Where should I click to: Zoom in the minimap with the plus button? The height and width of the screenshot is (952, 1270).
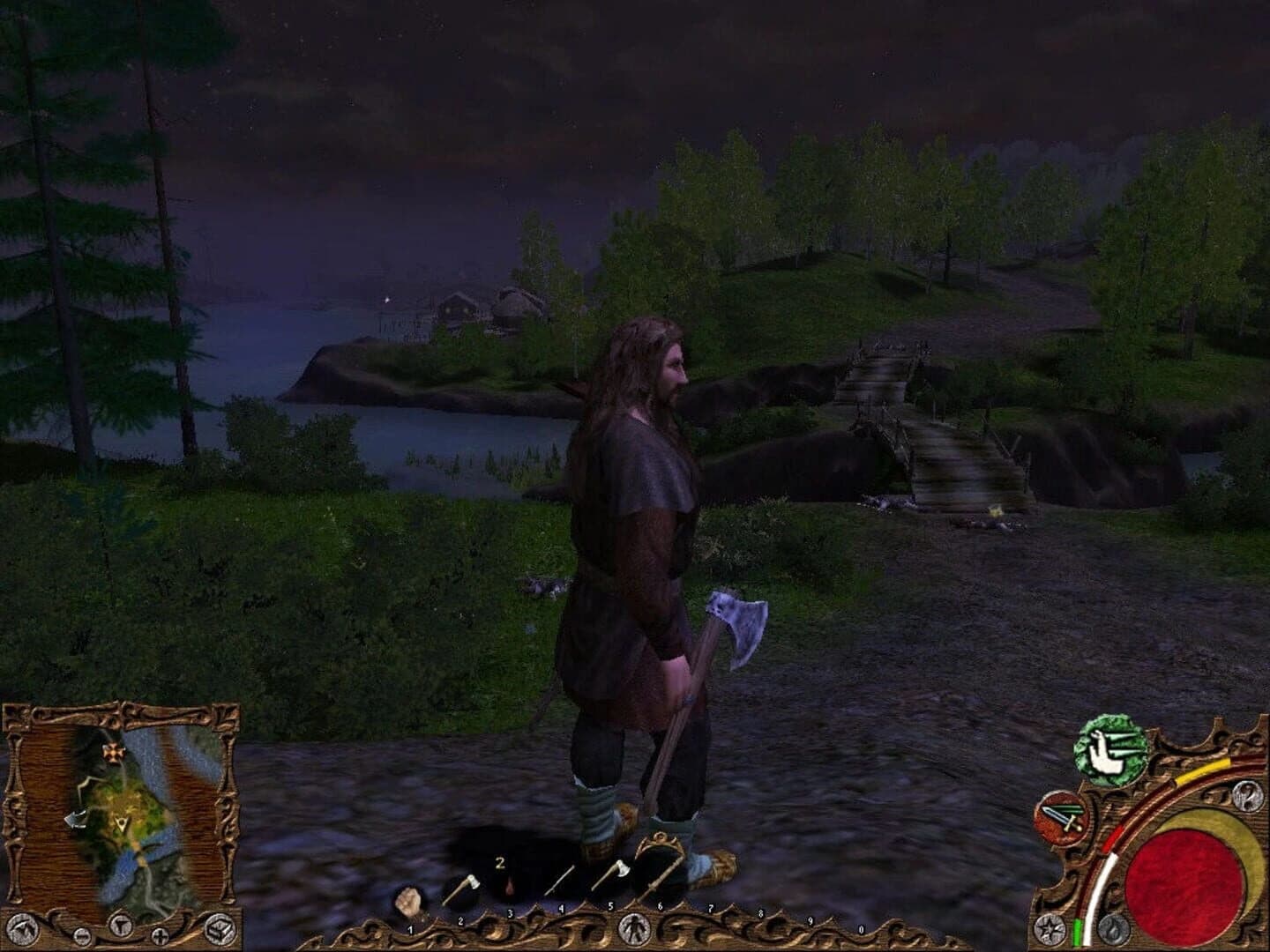point(160,936)
